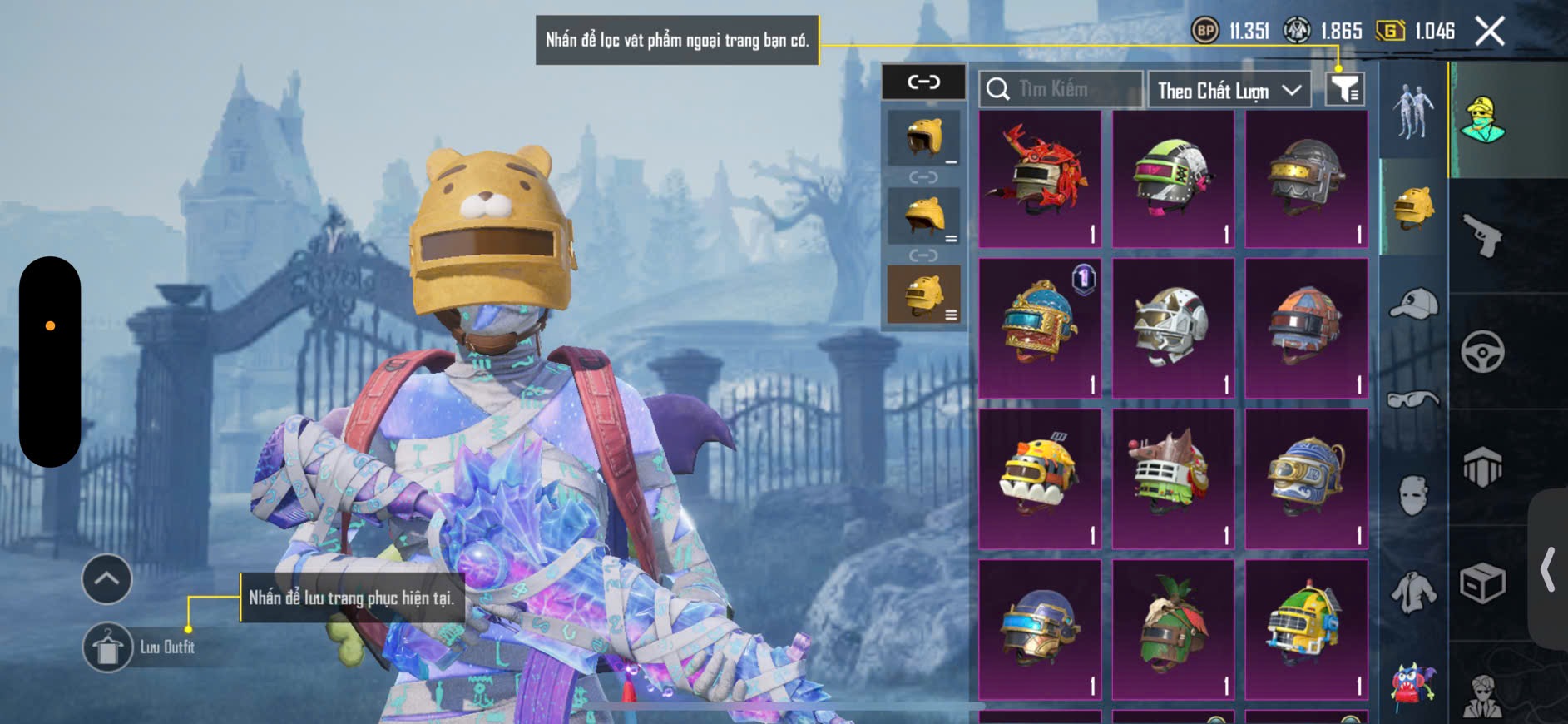
Task: Select the coconut leaf helmet skin
Action: [1173, 628]
